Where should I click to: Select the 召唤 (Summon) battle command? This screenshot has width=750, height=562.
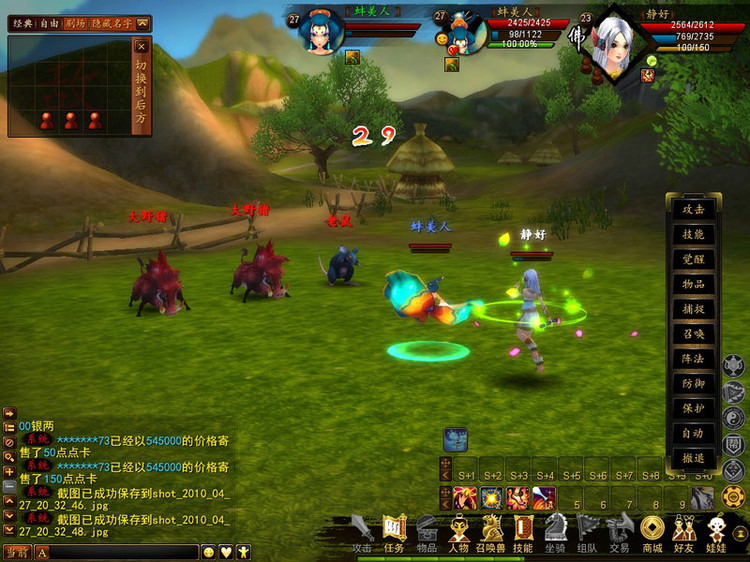693,334
